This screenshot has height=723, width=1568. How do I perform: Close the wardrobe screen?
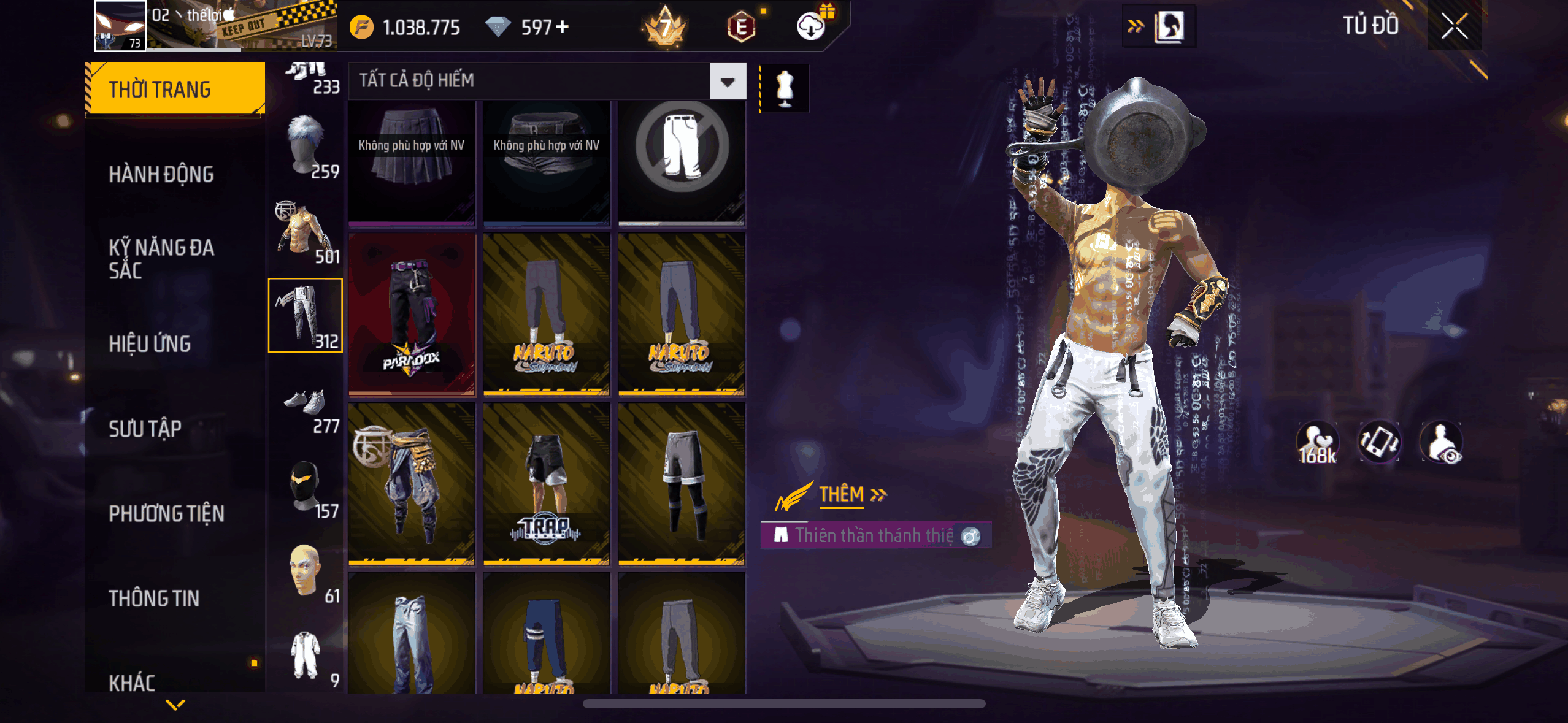(x=1454, y=26)
